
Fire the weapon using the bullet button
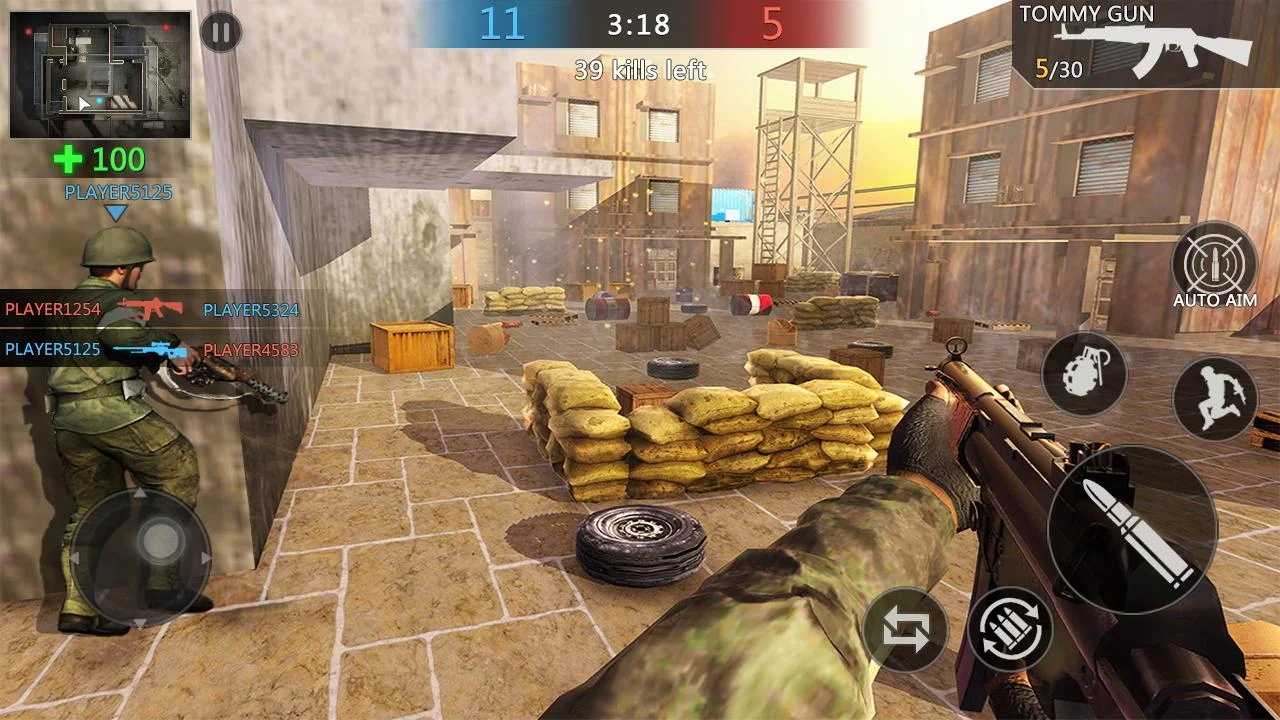pos(1132,529)
